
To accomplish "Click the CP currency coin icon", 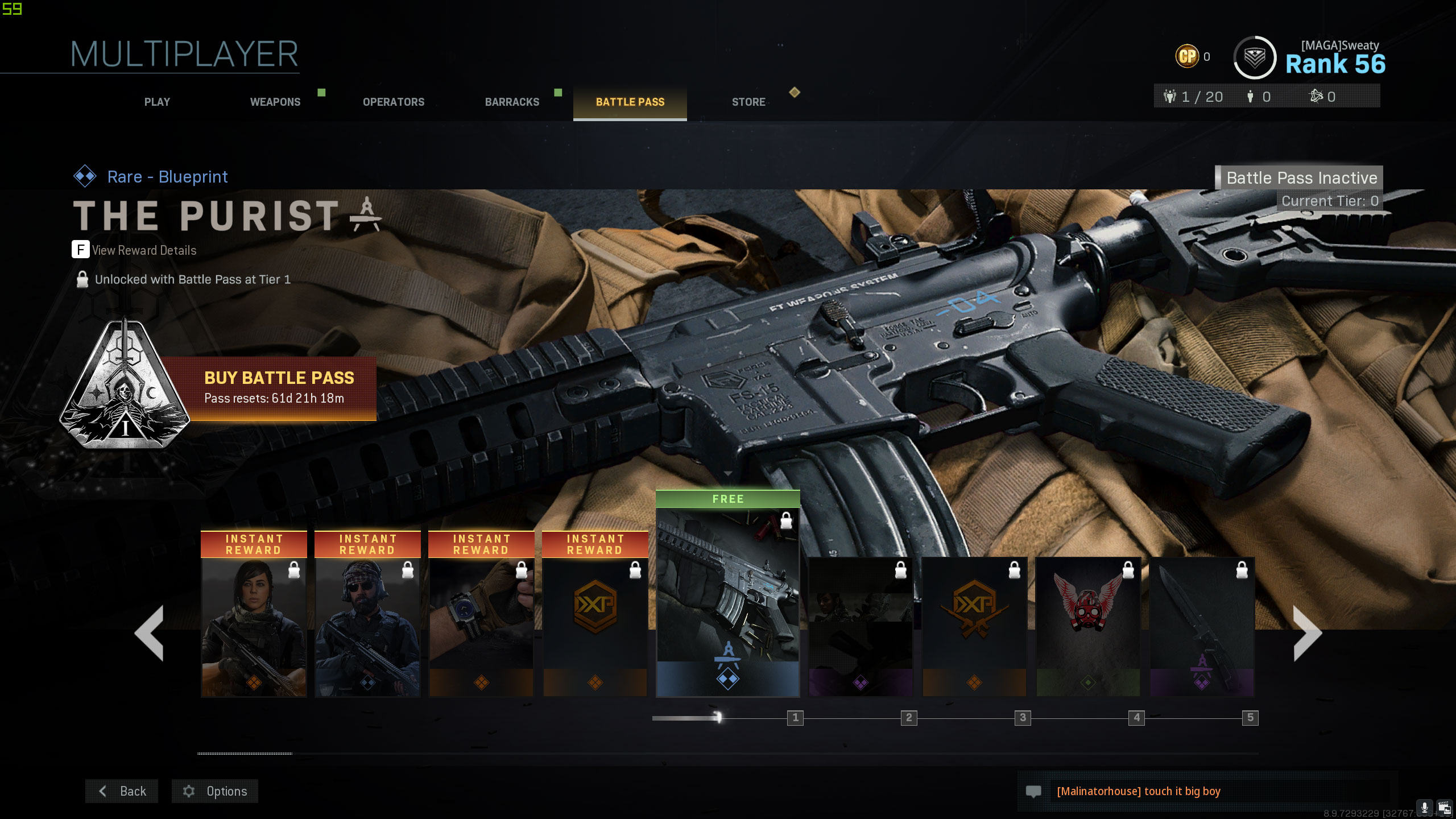I will point(1187,56).
